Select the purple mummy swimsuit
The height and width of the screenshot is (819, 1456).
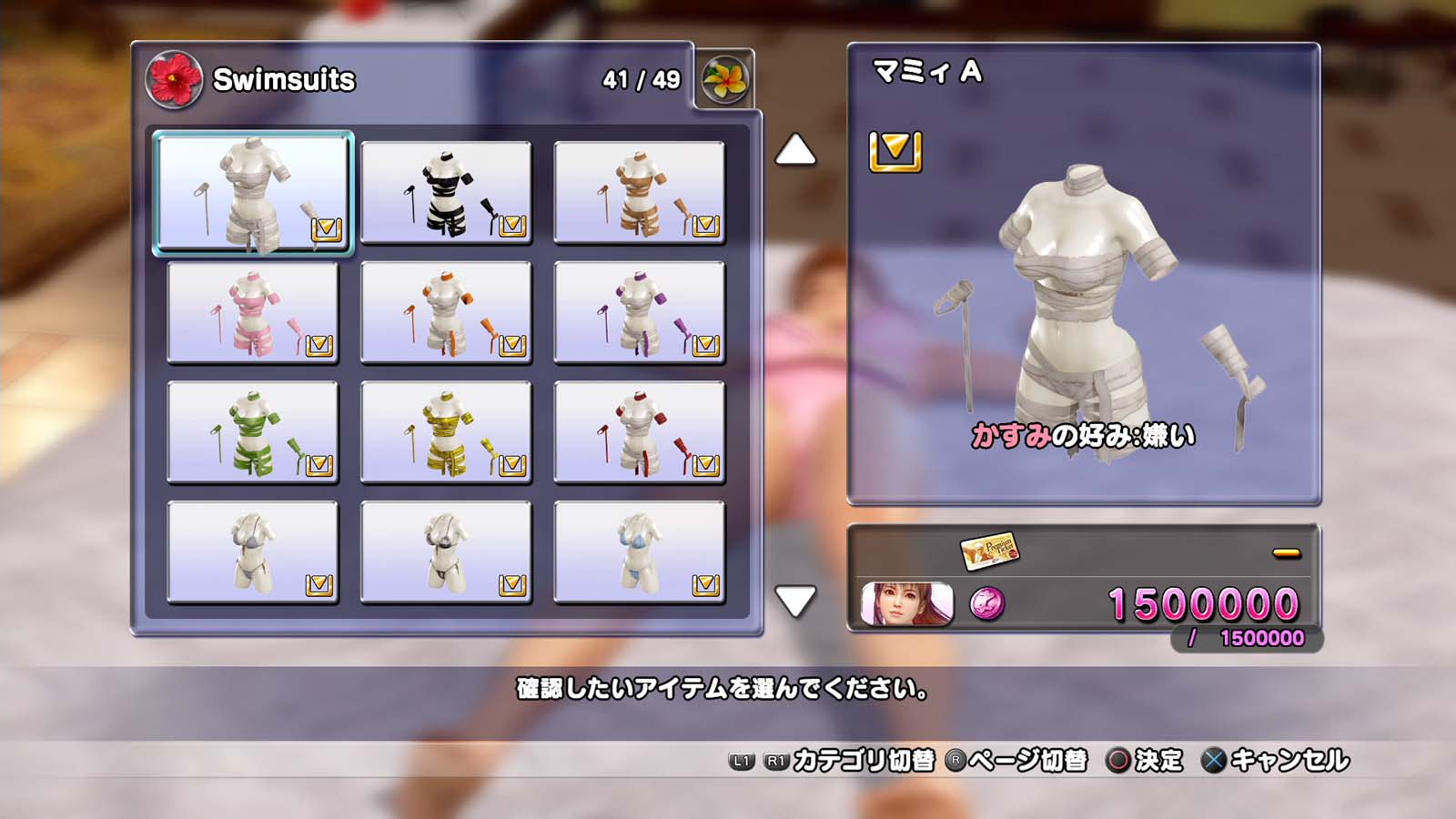tap(639, 312)
